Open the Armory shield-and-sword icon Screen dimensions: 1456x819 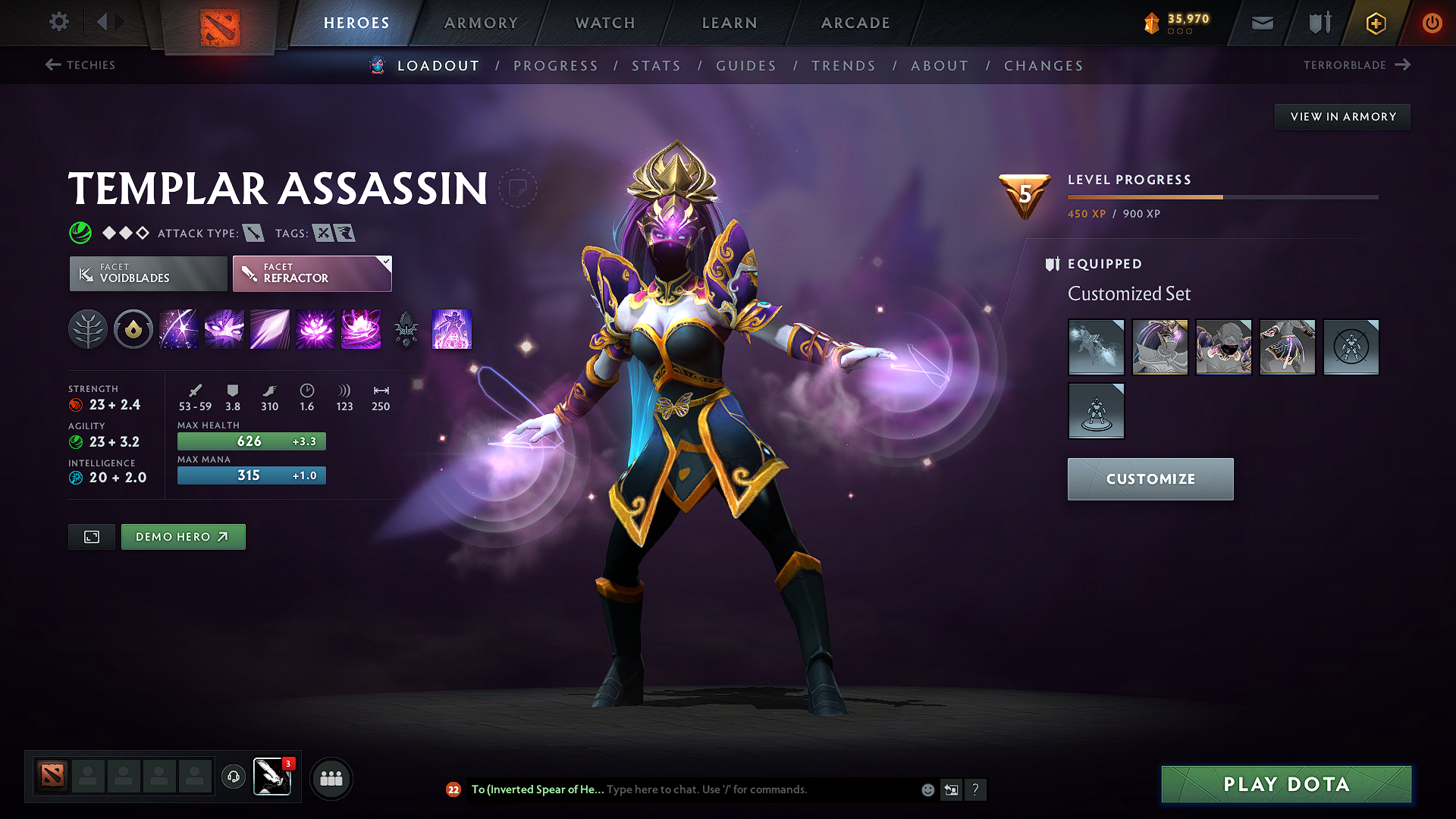pos(1318,23)
